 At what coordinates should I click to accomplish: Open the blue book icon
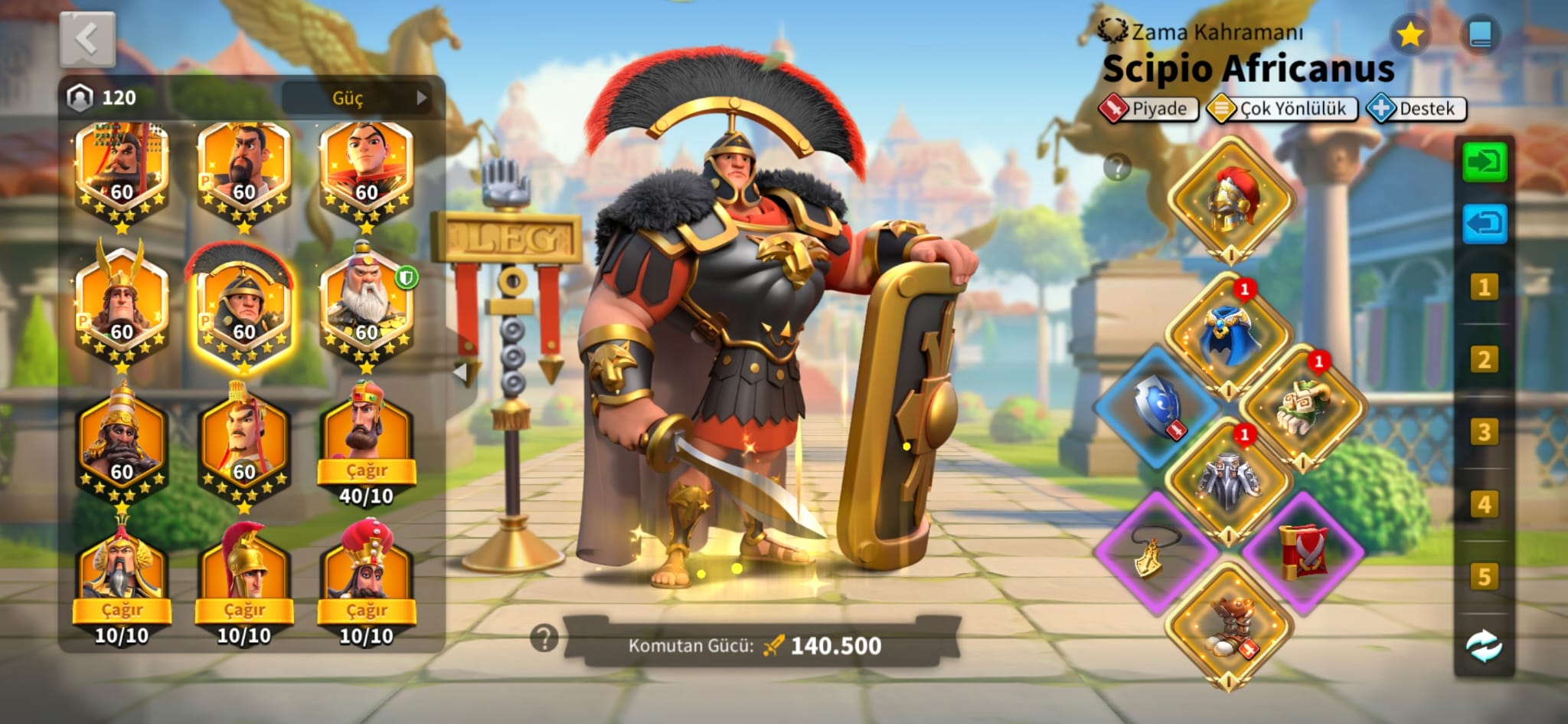tap(1480, 34)
